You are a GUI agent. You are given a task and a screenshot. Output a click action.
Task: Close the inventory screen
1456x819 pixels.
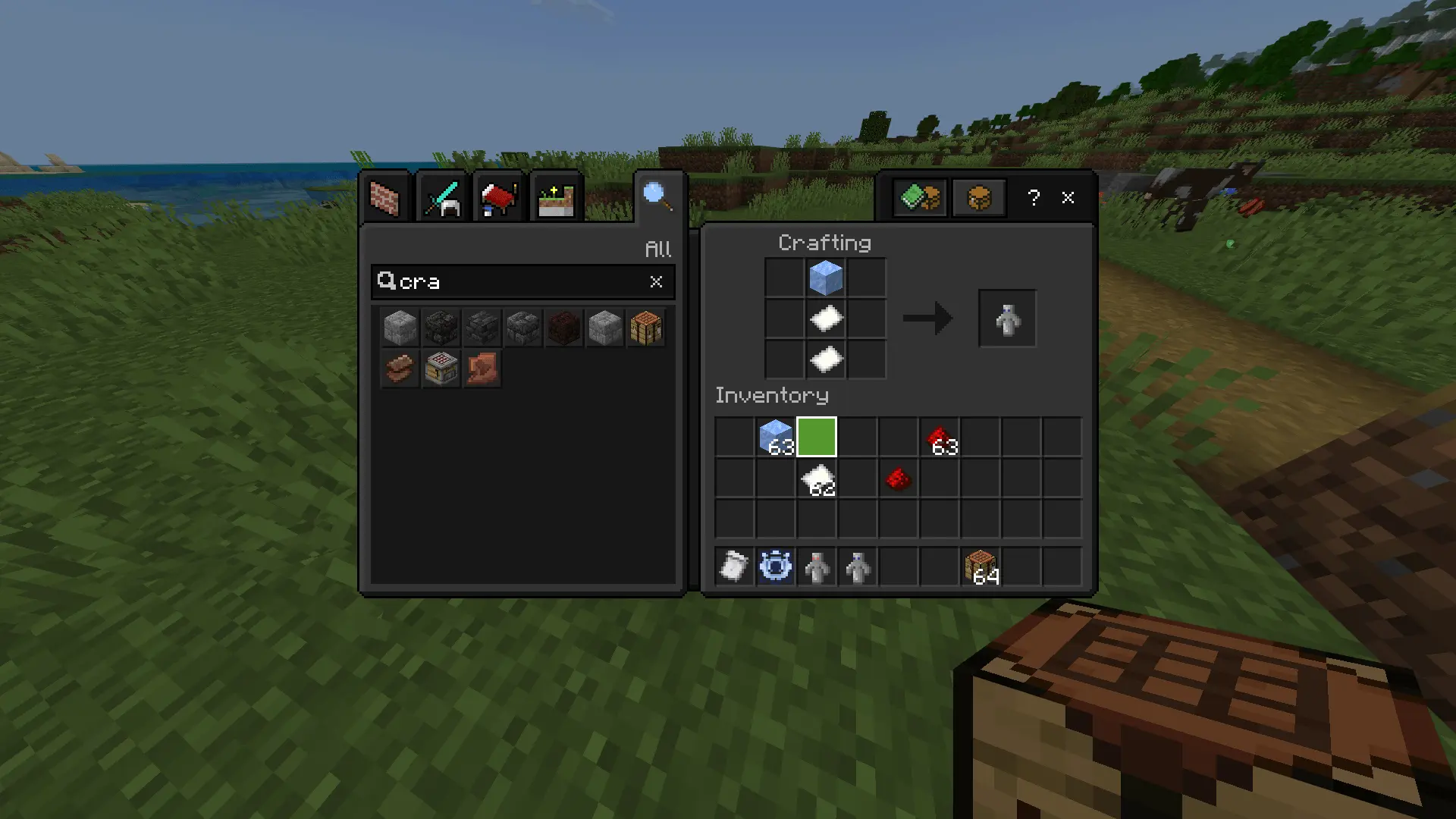pyautogui.click(x=1068, y=198)
